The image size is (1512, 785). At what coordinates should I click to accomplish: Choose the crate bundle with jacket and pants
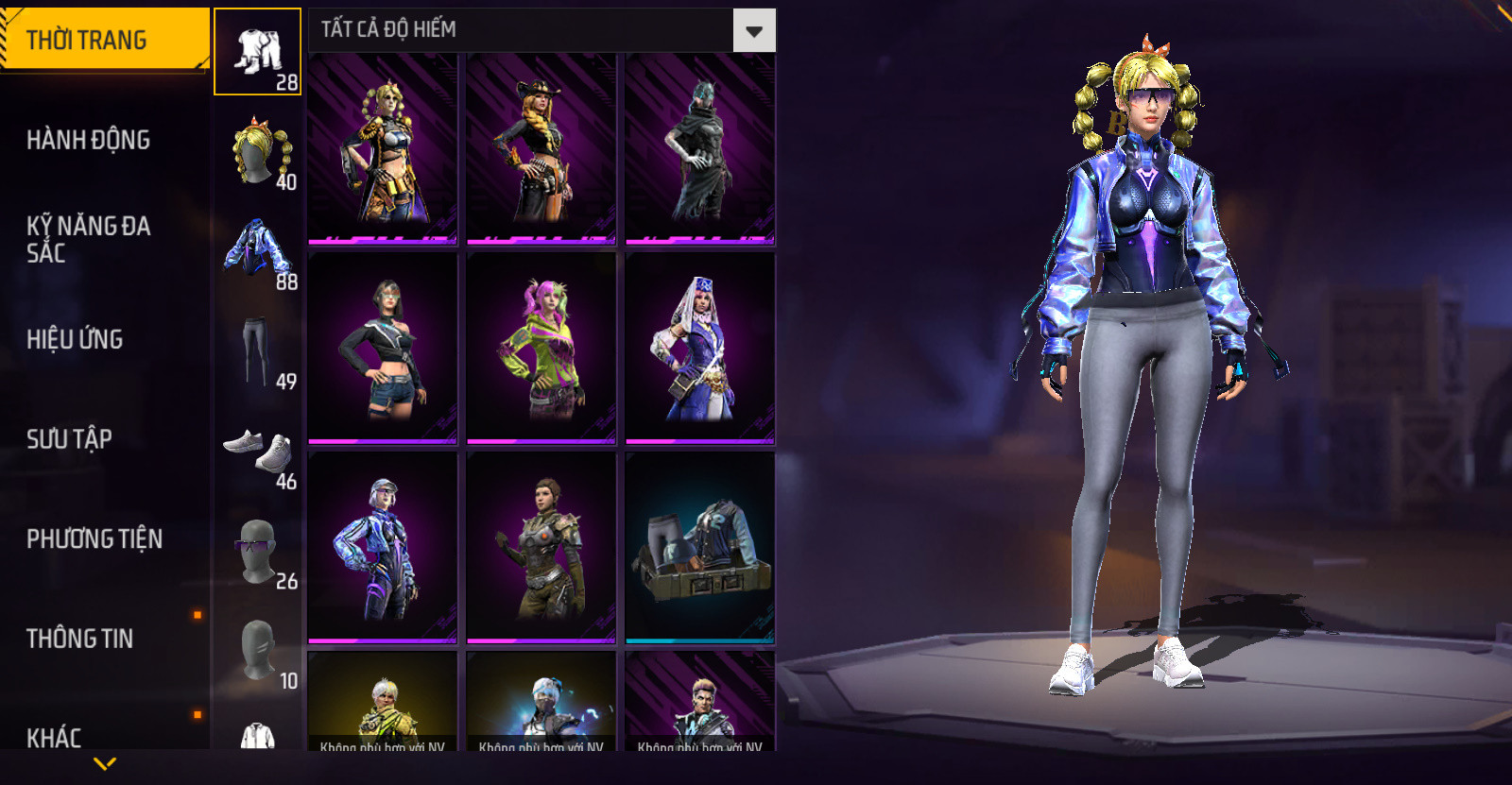pos(700,548)
